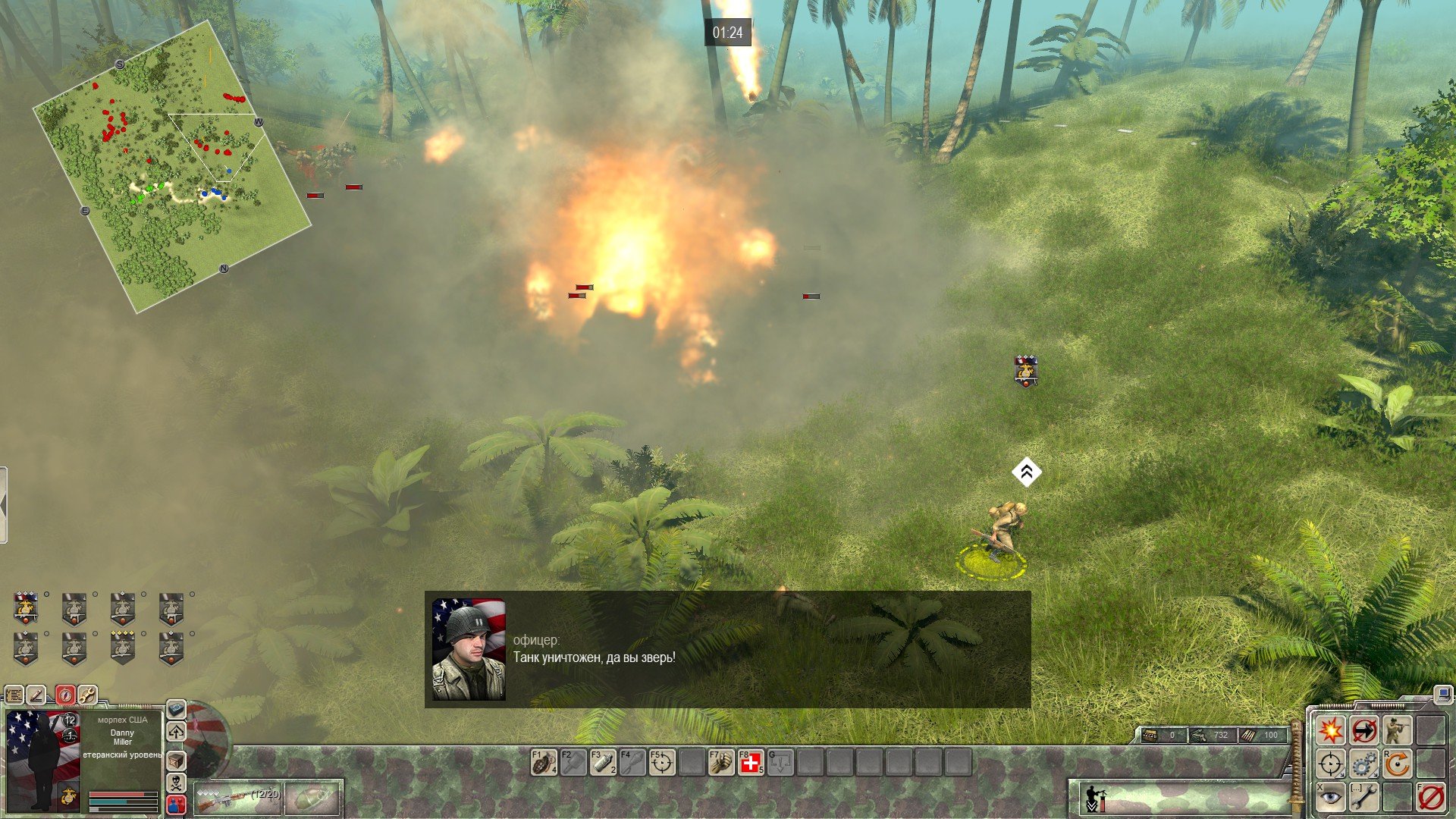Choose the F7 fist melee action

(720, 762)
